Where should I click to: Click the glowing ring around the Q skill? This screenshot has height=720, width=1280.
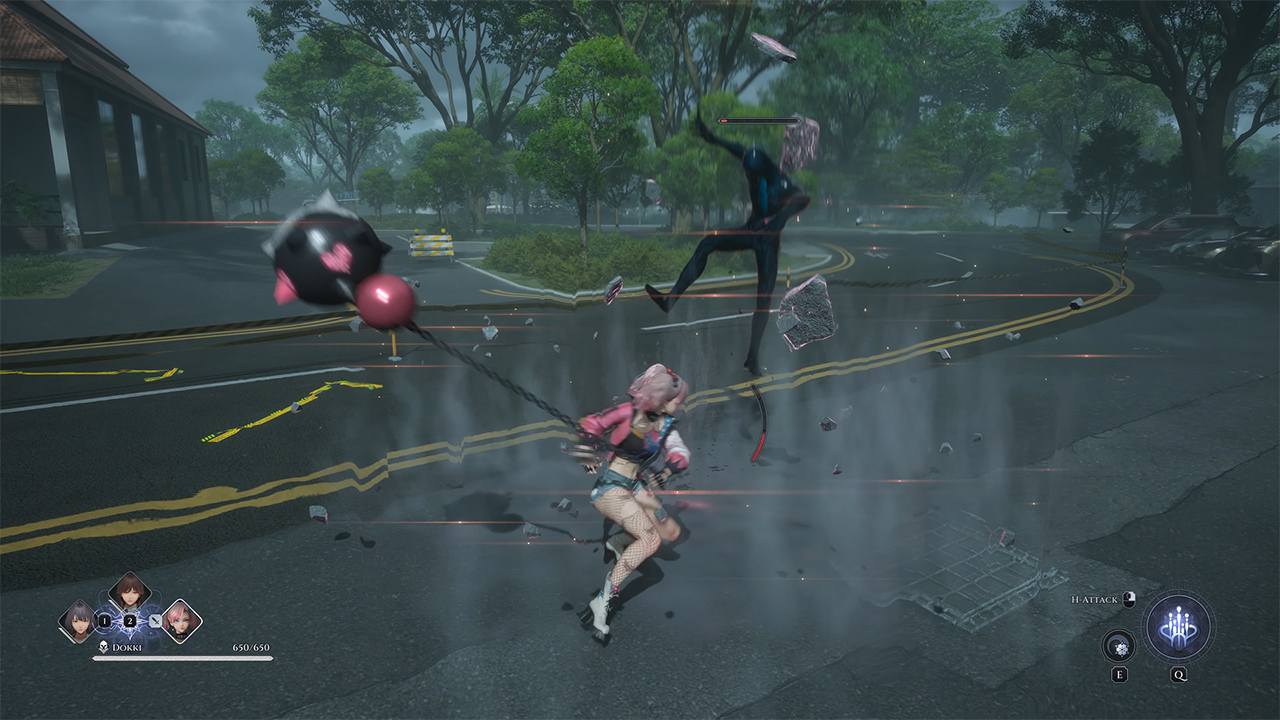coord(1178,590)
